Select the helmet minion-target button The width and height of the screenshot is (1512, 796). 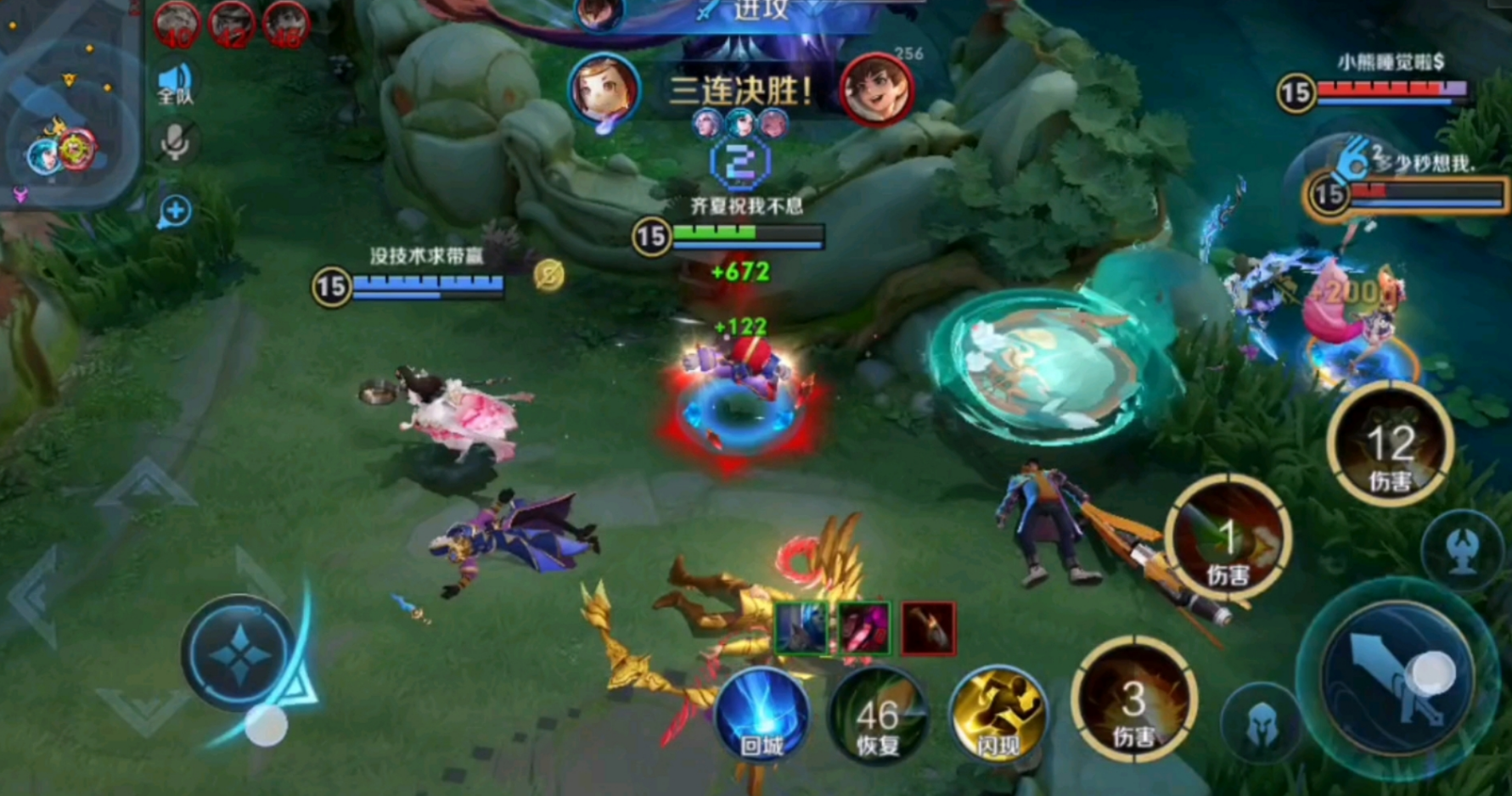click(x=1262, y=723)
